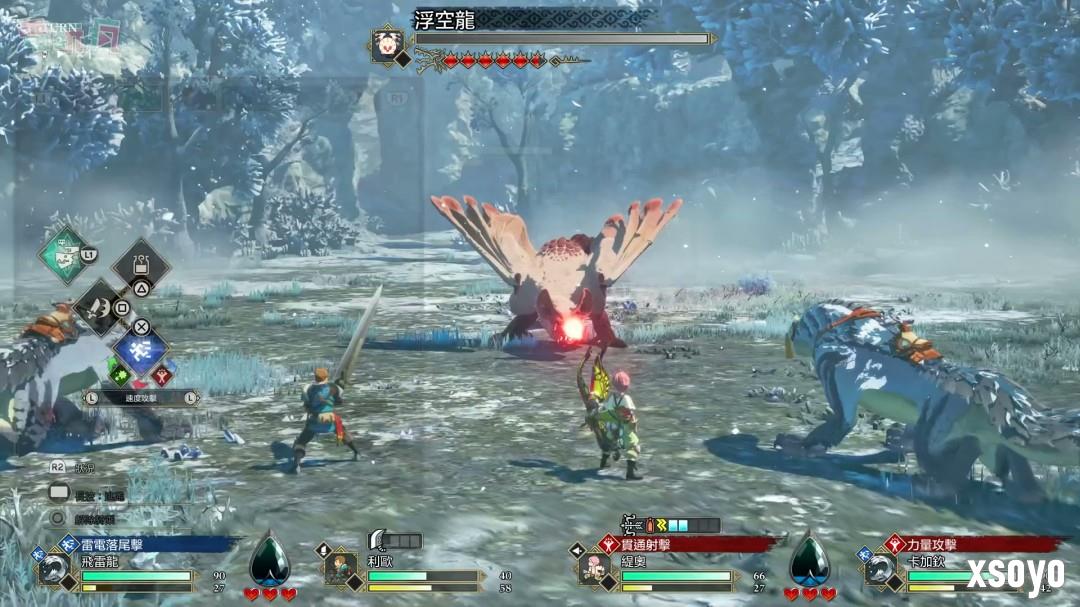1080x607 pixels.
Task: Select the 飛雷龍 monster portrait
Action: point(54,569)
